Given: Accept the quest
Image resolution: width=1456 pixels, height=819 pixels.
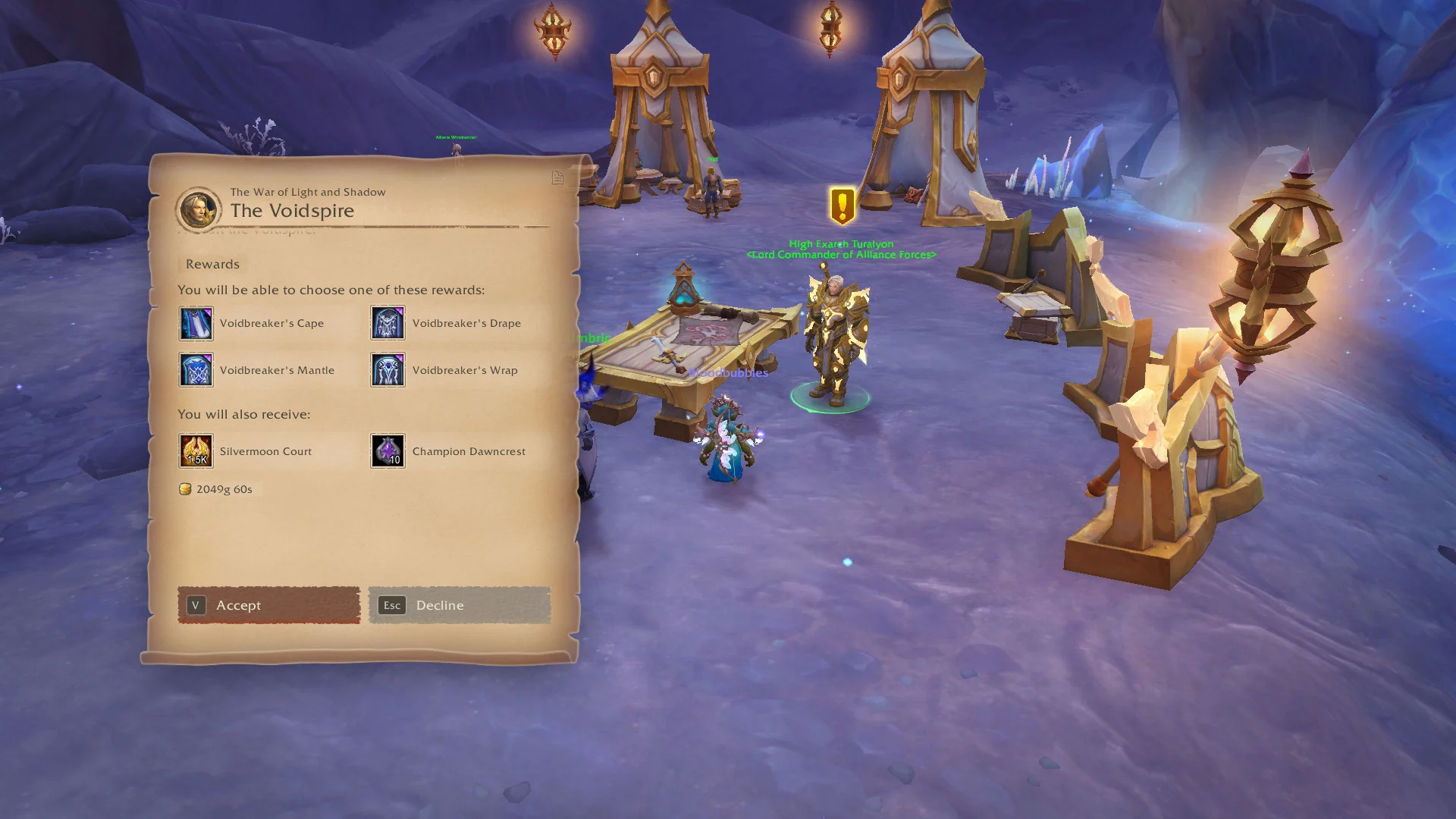Looking at the screenshot, I should [x=268, y=605].
